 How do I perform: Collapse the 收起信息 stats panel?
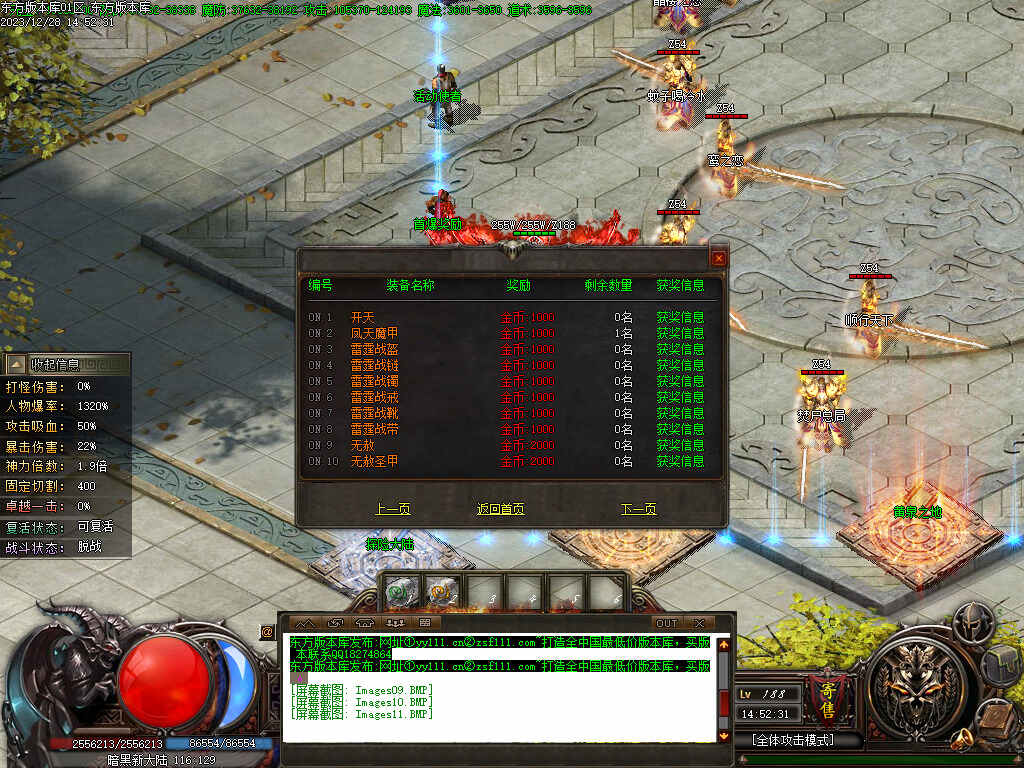click(16, 364)
